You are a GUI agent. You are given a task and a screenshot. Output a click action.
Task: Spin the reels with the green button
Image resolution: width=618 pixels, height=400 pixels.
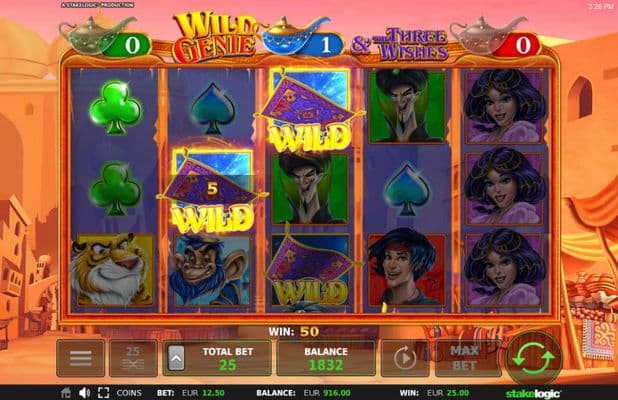[534, 356]
